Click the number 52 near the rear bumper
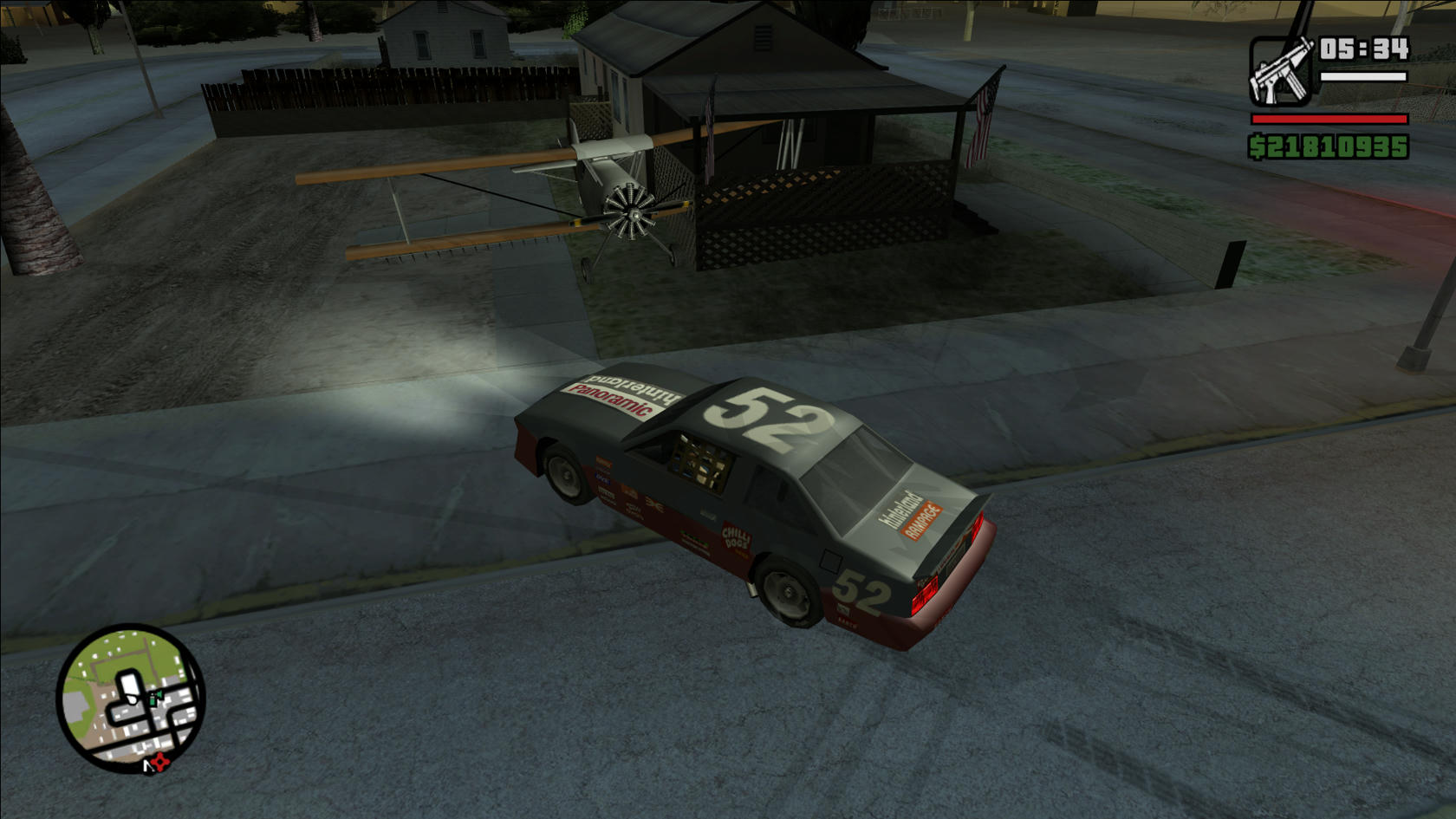Viewport: 1456px width, 819px height. click(860, 592)
